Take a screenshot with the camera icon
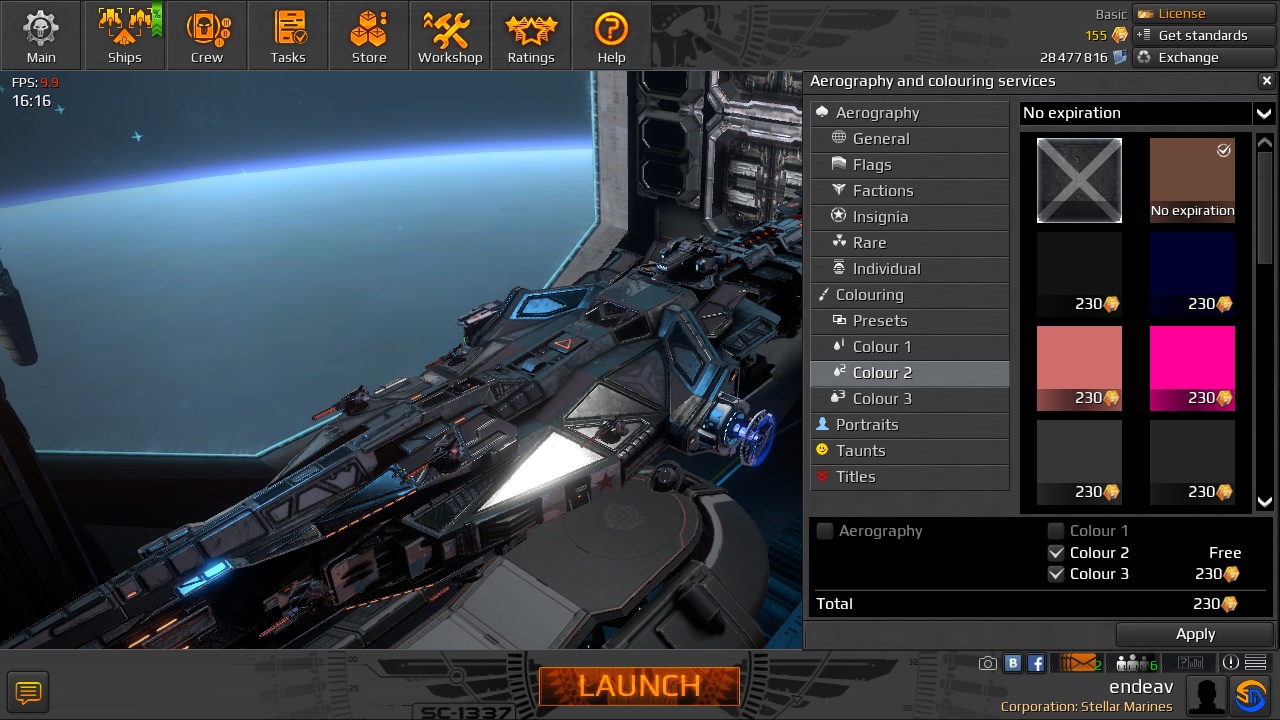1280x720 pixels. (x=987, y=662)
